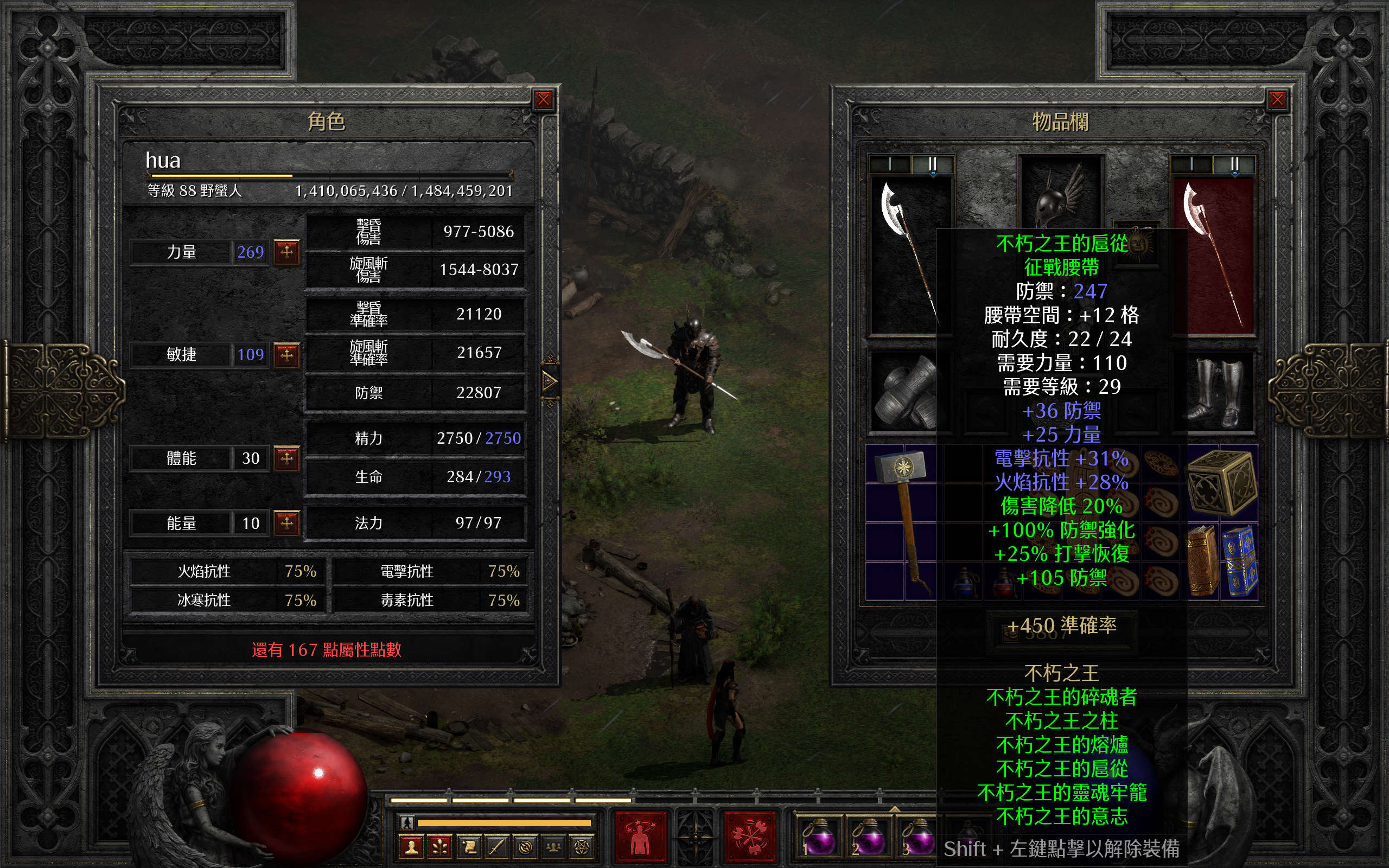Pick the Horadric Cube in inventory
Image resolution: width=1389 pixels, height=868 pixels.
[1222, 481]
